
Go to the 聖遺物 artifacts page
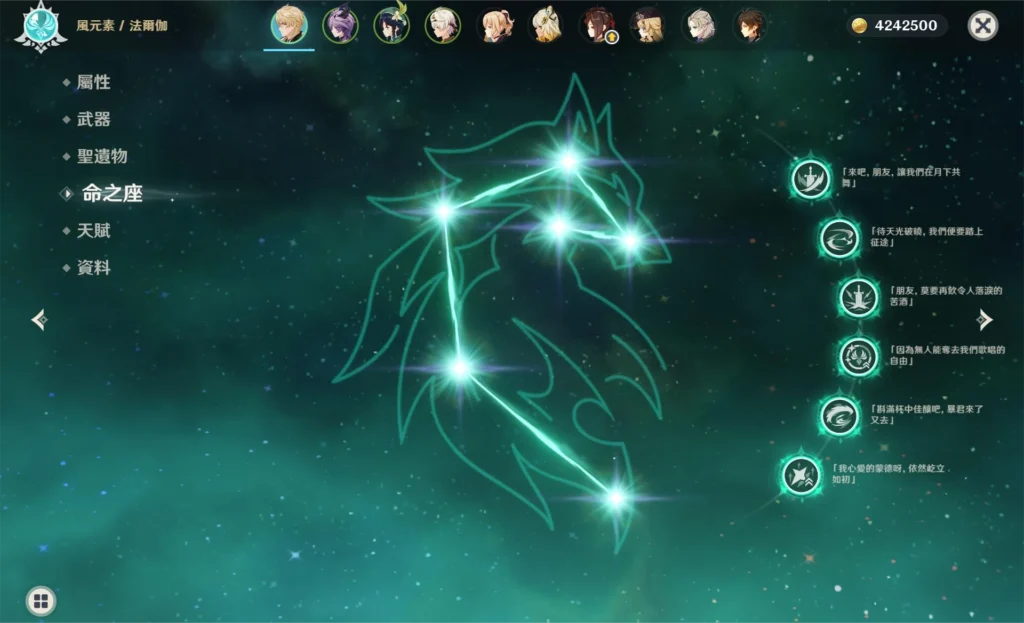pos(102,156)
